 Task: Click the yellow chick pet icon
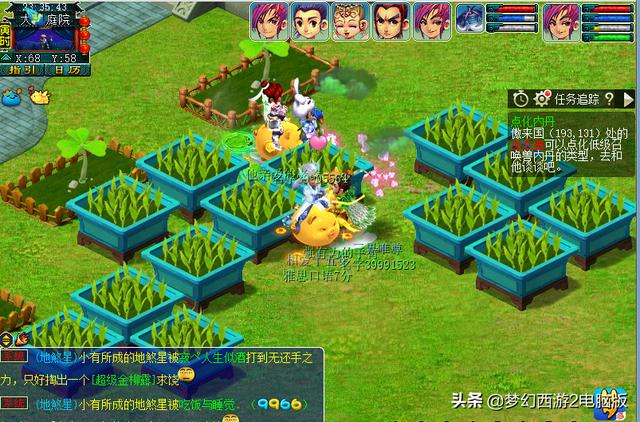click(x=40, y=97)
